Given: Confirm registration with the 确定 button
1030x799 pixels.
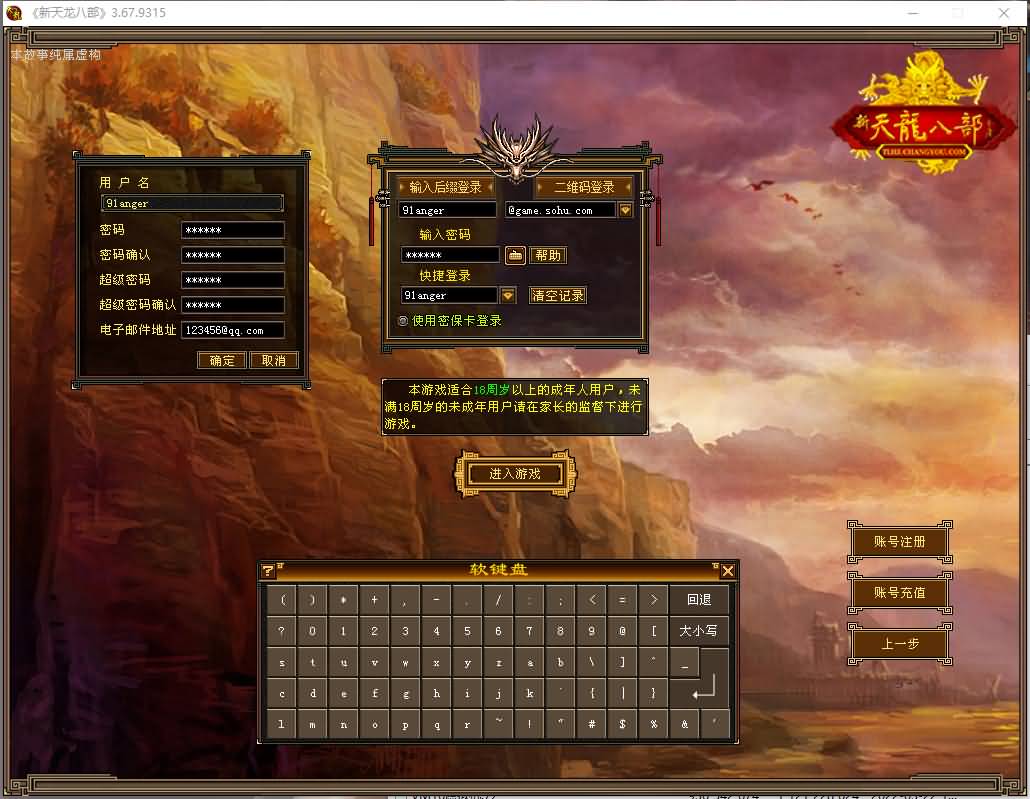Looking at the screenshot, I should pyautogui.click(x=222, y=360).
